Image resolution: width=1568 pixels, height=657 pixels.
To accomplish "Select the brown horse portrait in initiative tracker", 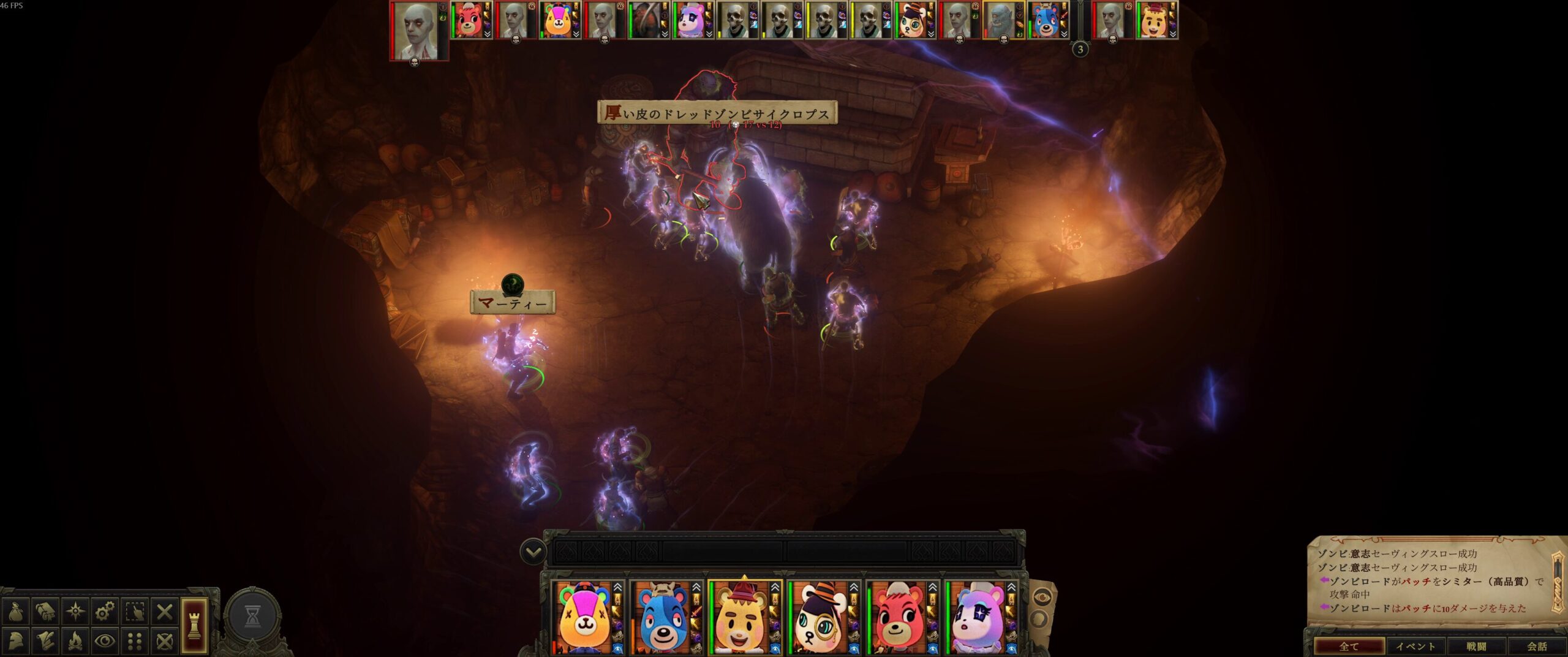I will click(646, 20).
